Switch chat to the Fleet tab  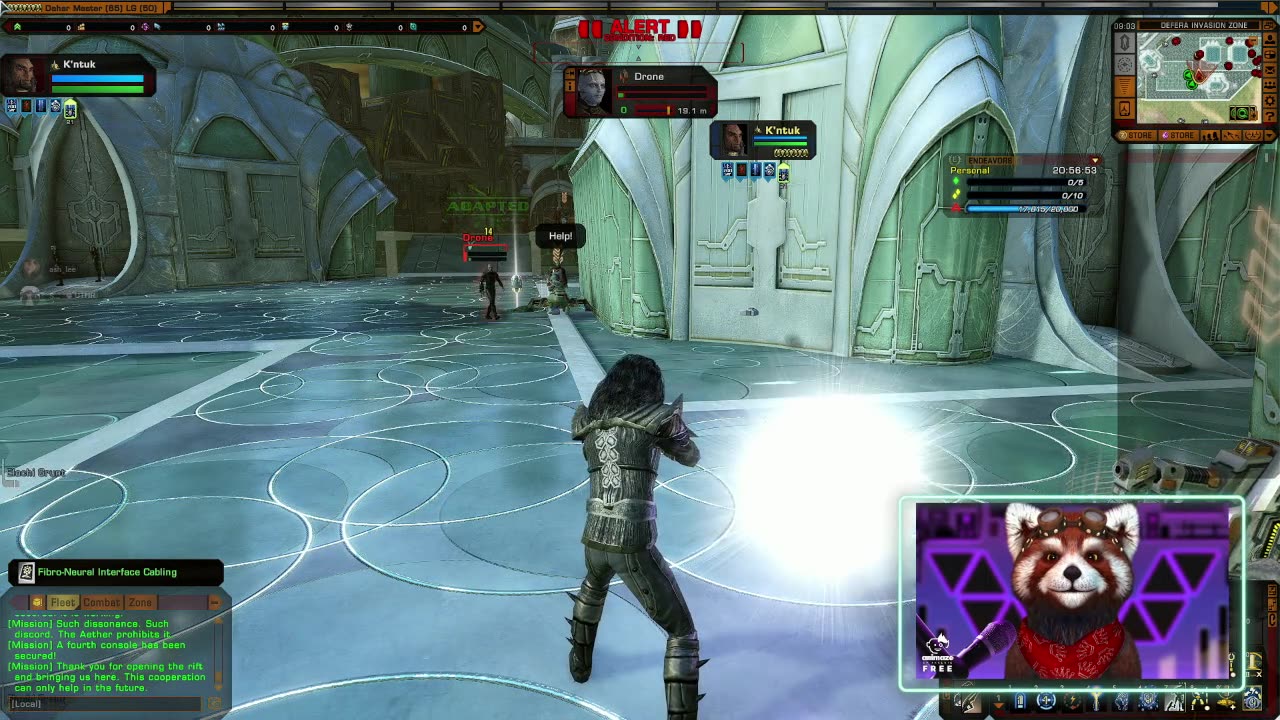[62, 602]
